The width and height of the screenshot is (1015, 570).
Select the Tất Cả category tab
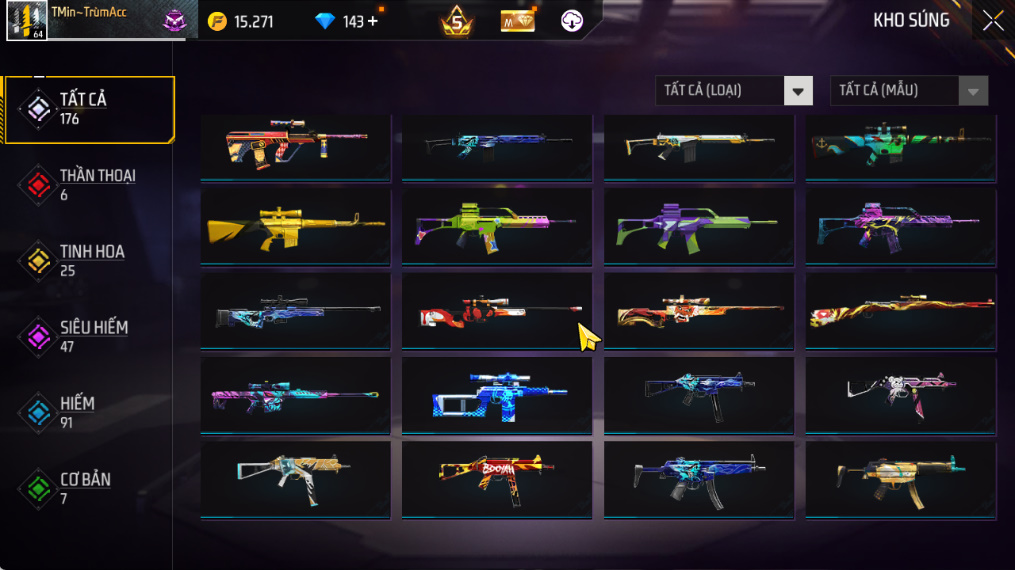tap(88, 109)
